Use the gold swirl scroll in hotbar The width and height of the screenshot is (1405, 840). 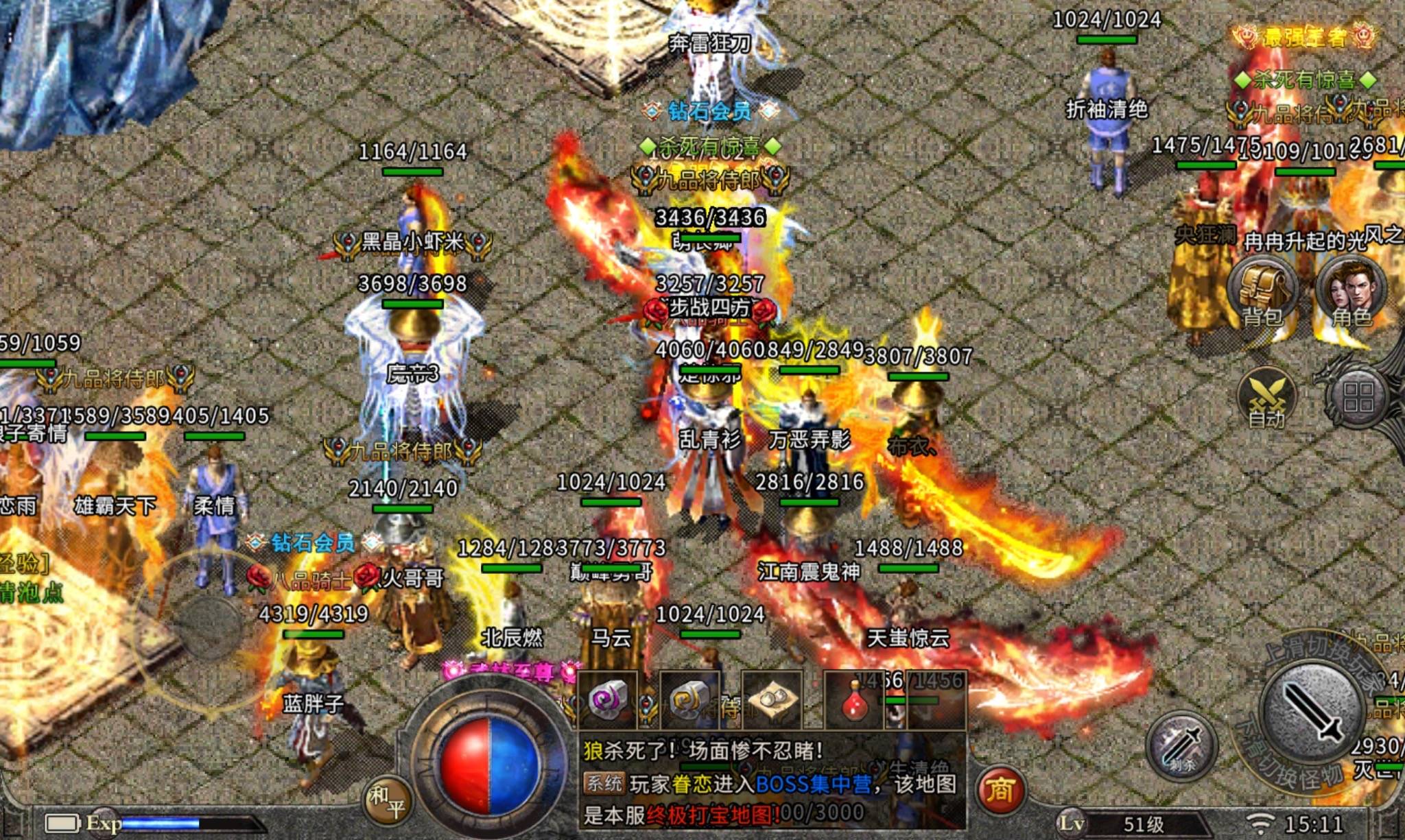click(689, 700)
